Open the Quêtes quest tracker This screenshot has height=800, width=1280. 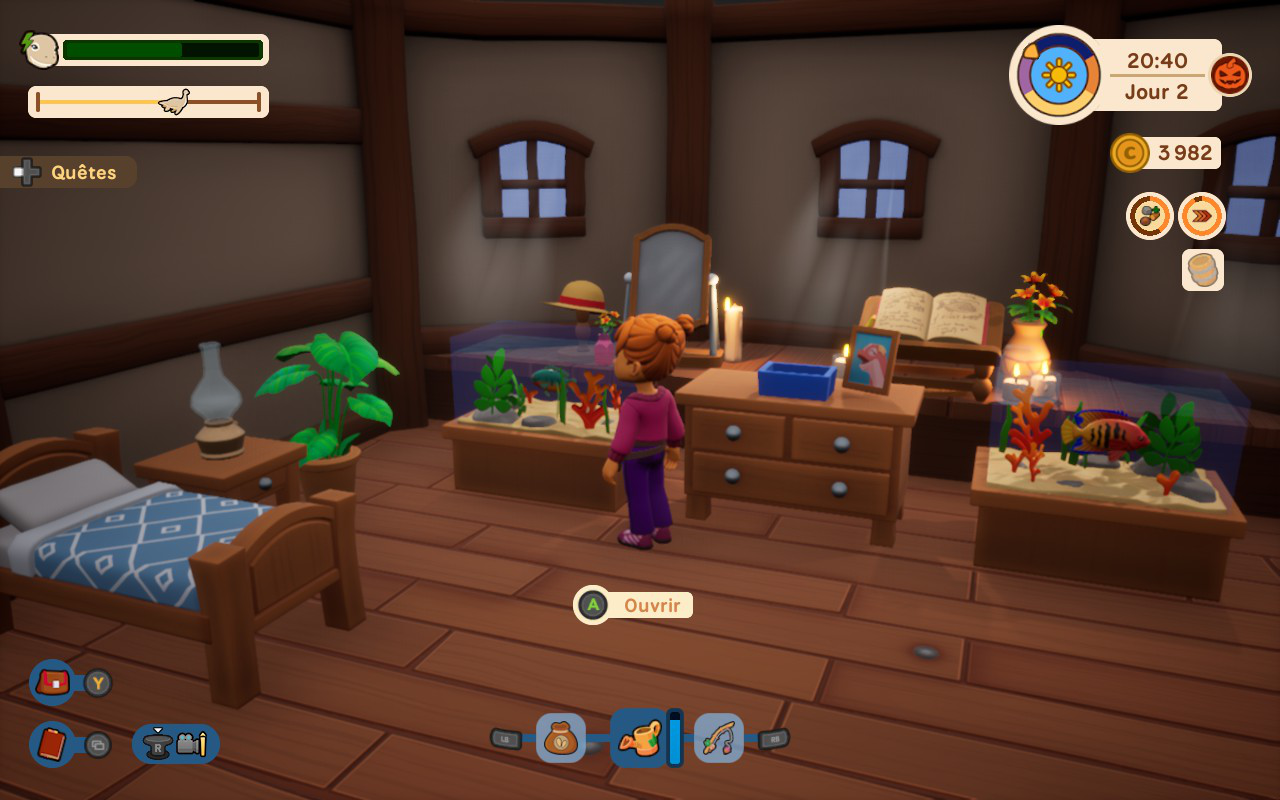[x=70, y=172]
